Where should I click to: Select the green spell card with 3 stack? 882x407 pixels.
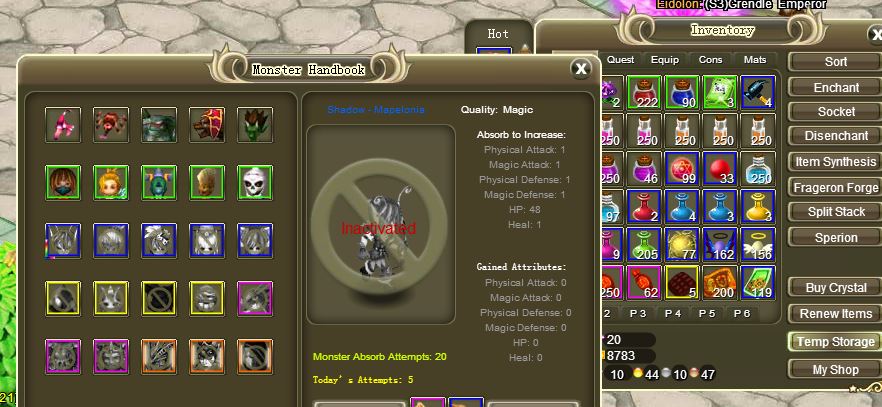[x=719, y=92]
